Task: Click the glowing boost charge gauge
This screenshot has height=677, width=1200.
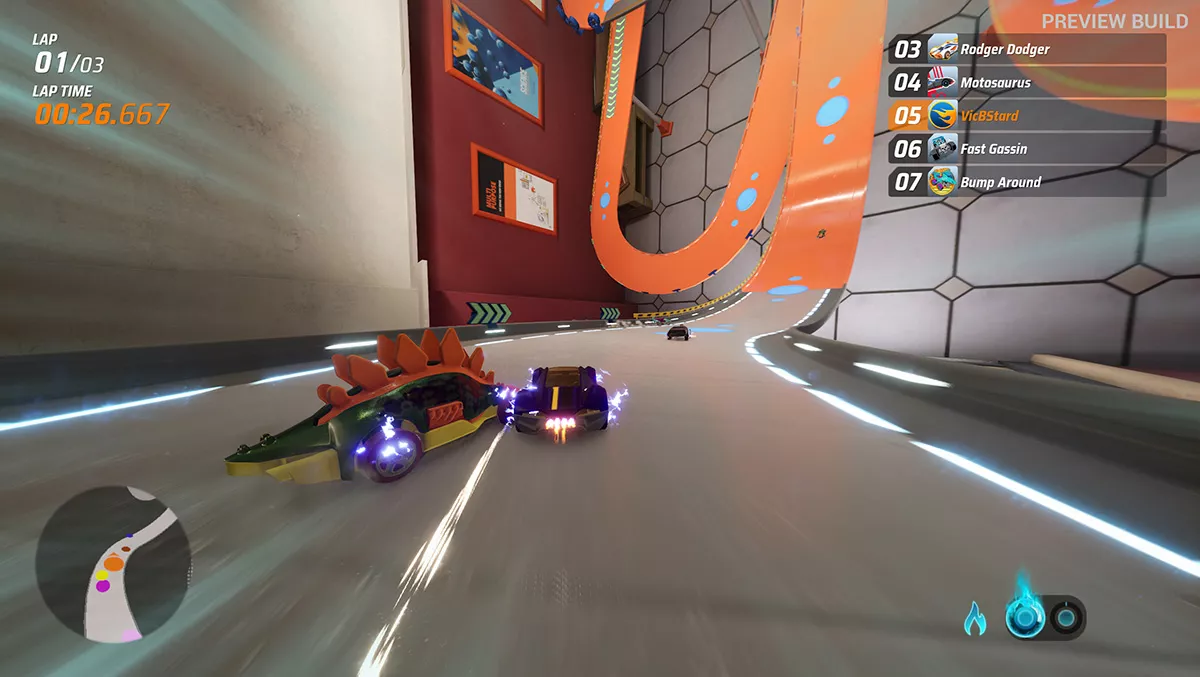Action: tap(1026, 618)
